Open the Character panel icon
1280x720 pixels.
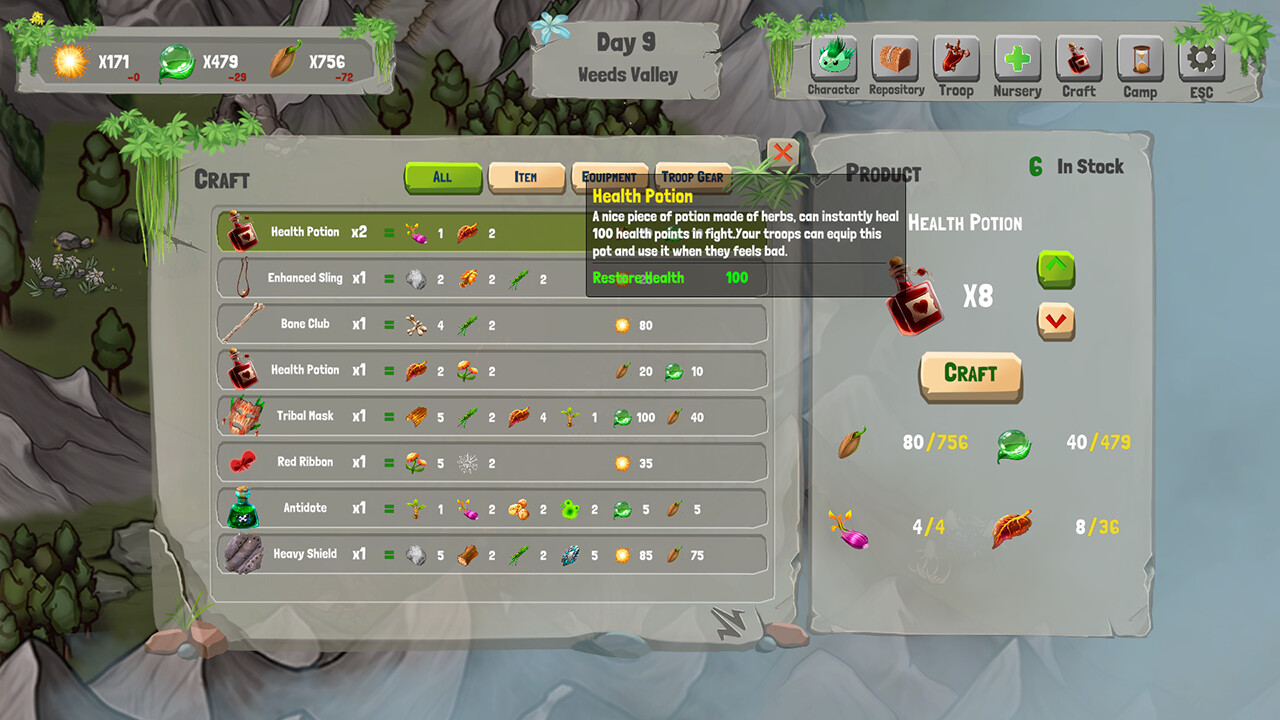(x=833, y=62)
